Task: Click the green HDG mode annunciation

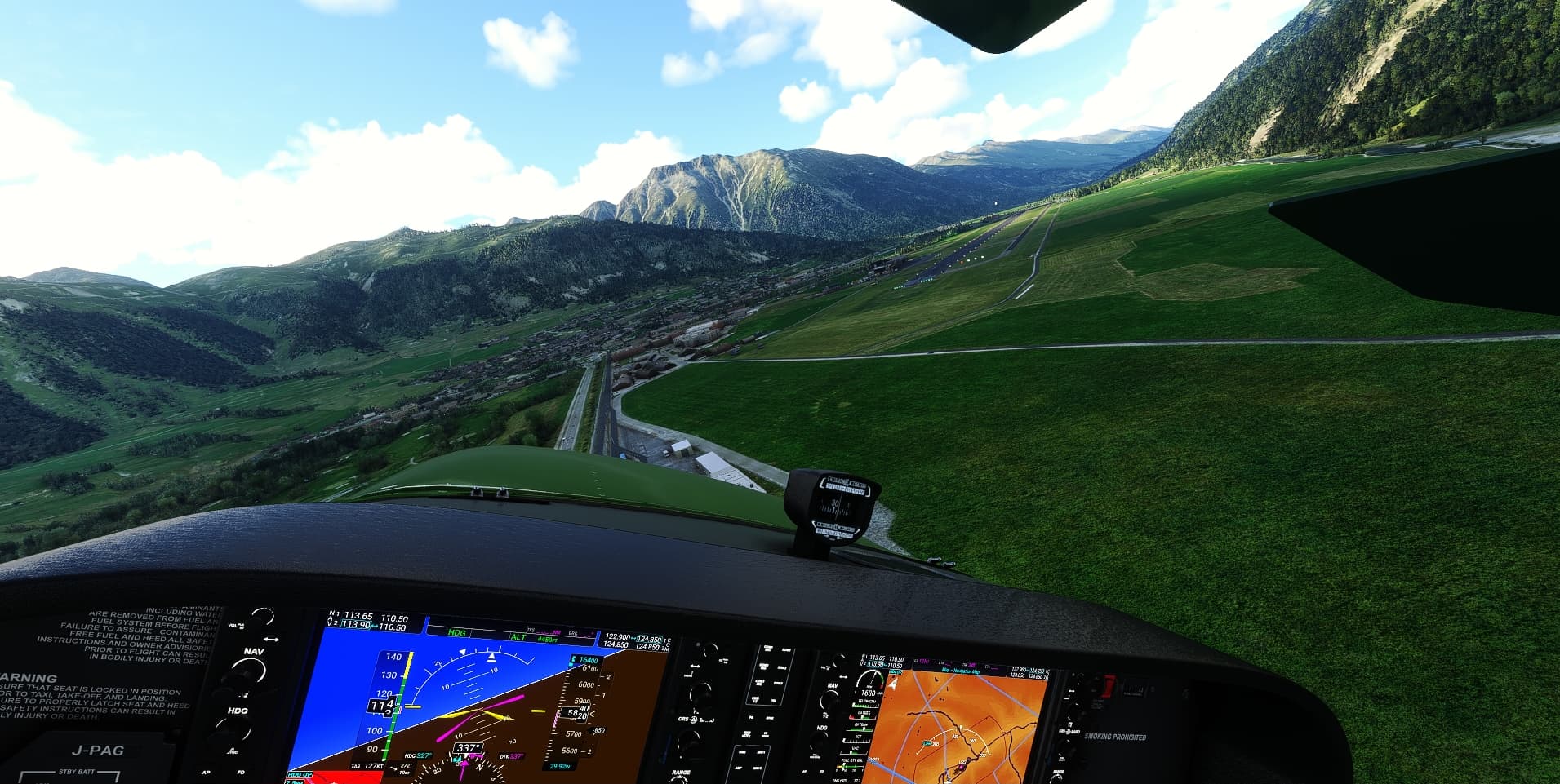Action: coord(458,633)
